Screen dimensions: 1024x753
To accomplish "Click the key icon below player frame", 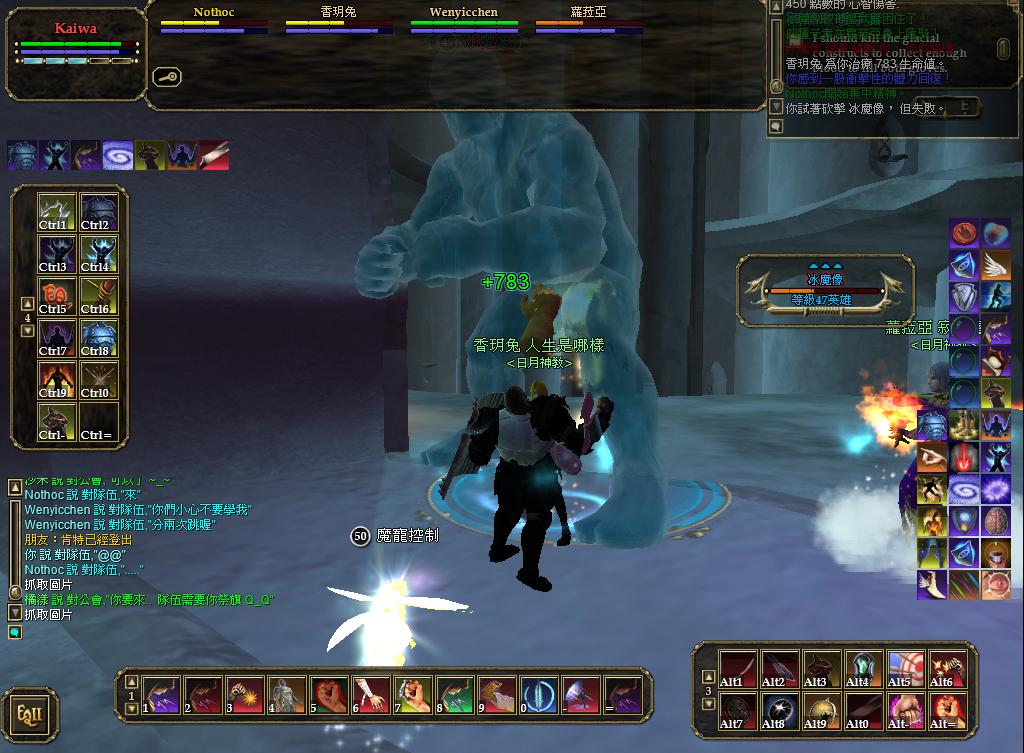I will point(165,77).
